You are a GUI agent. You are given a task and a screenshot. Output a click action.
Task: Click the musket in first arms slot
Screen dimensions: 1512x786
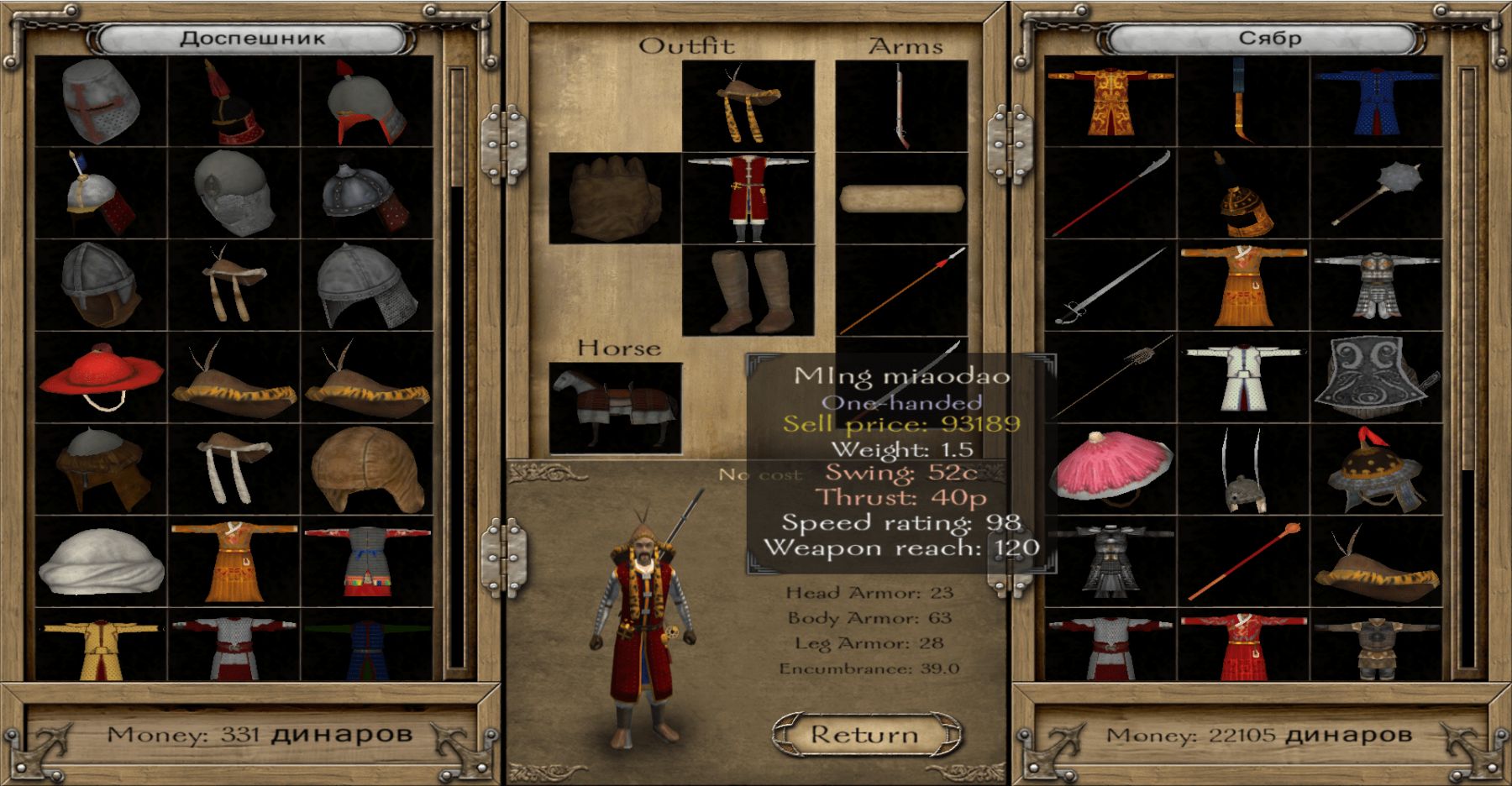[901, 106]
